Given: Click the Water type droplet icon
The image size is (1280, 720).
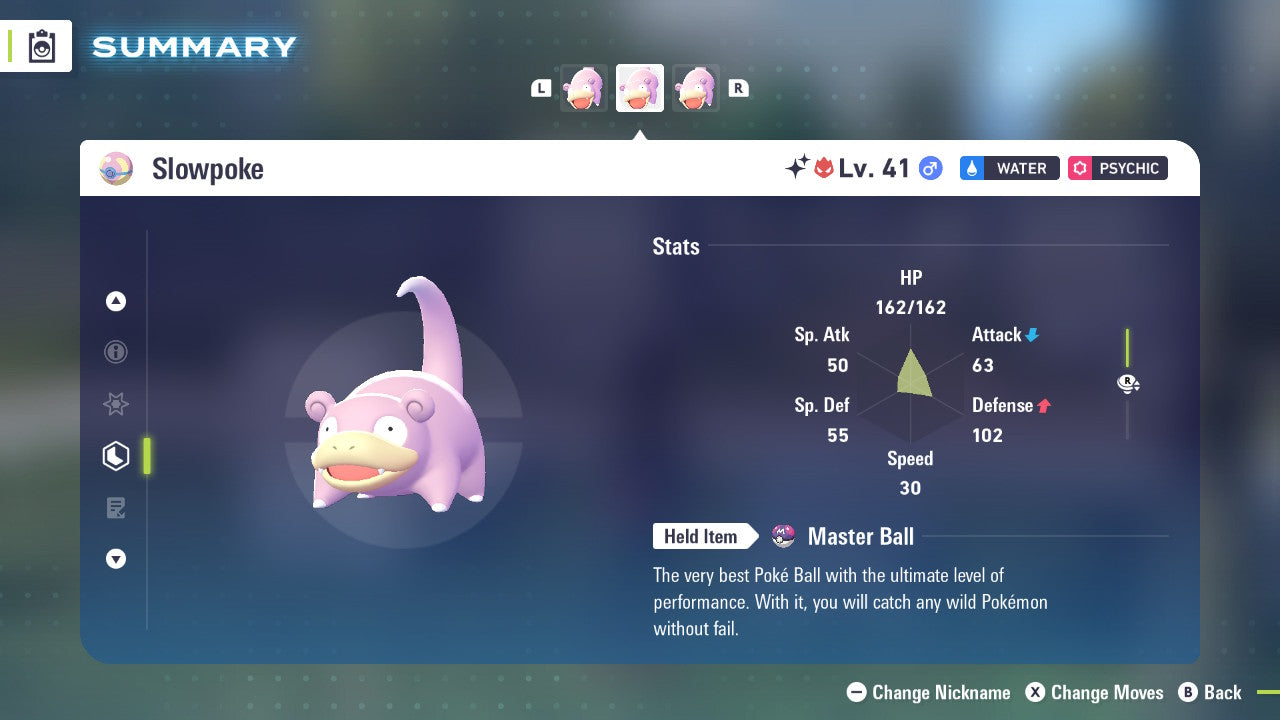Looking at the screenshot, I should point(972,168).
